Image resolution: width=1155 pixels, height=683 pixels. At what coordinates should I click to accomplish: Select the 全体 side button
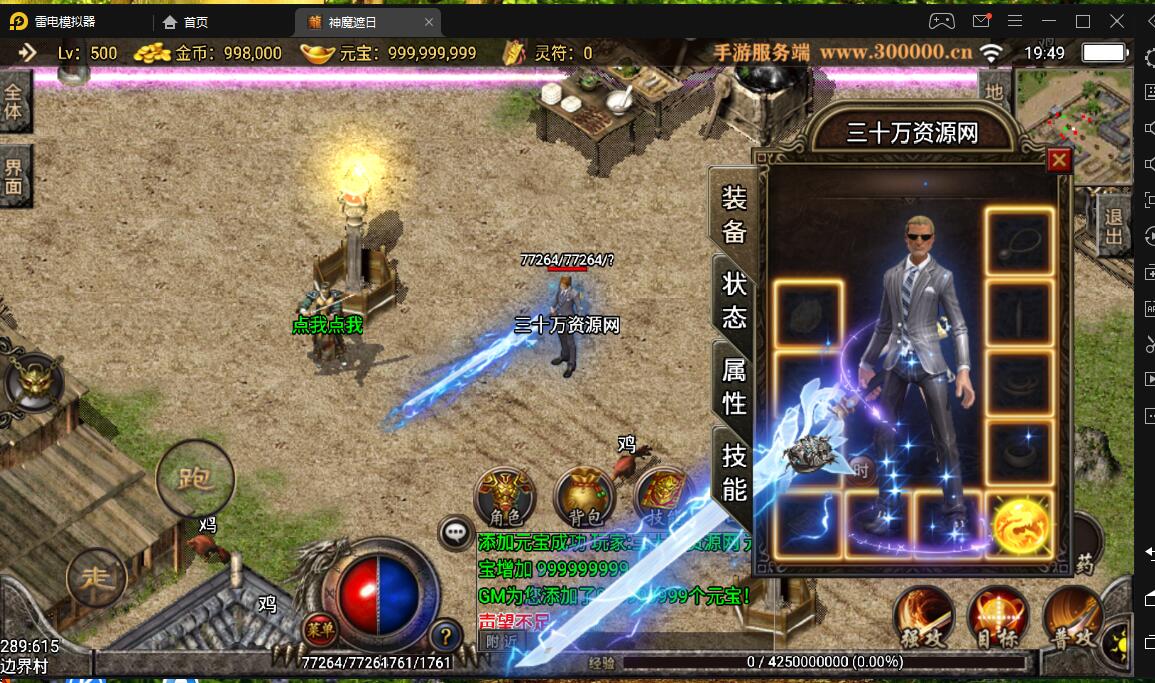(14, 100)
